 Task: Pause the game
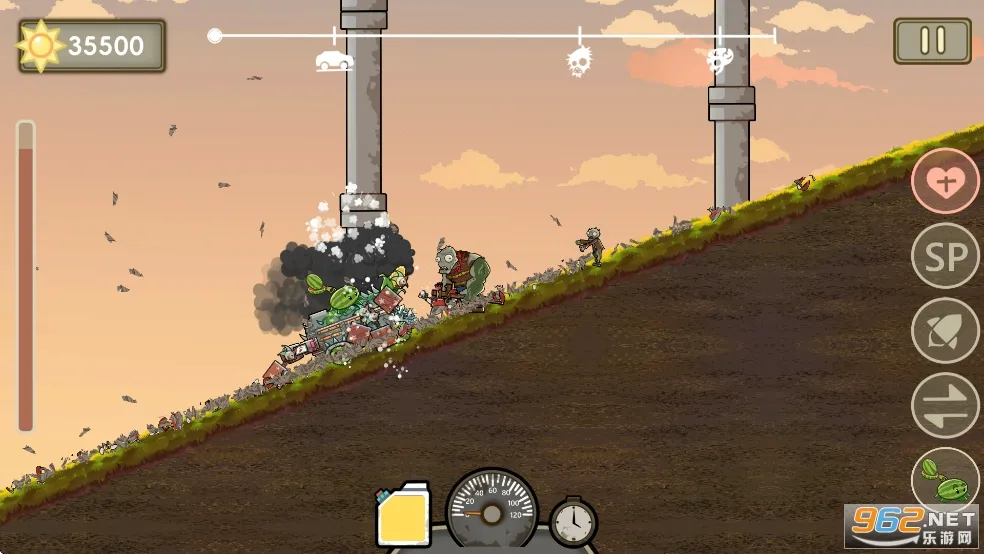click(x=932, y=41)
